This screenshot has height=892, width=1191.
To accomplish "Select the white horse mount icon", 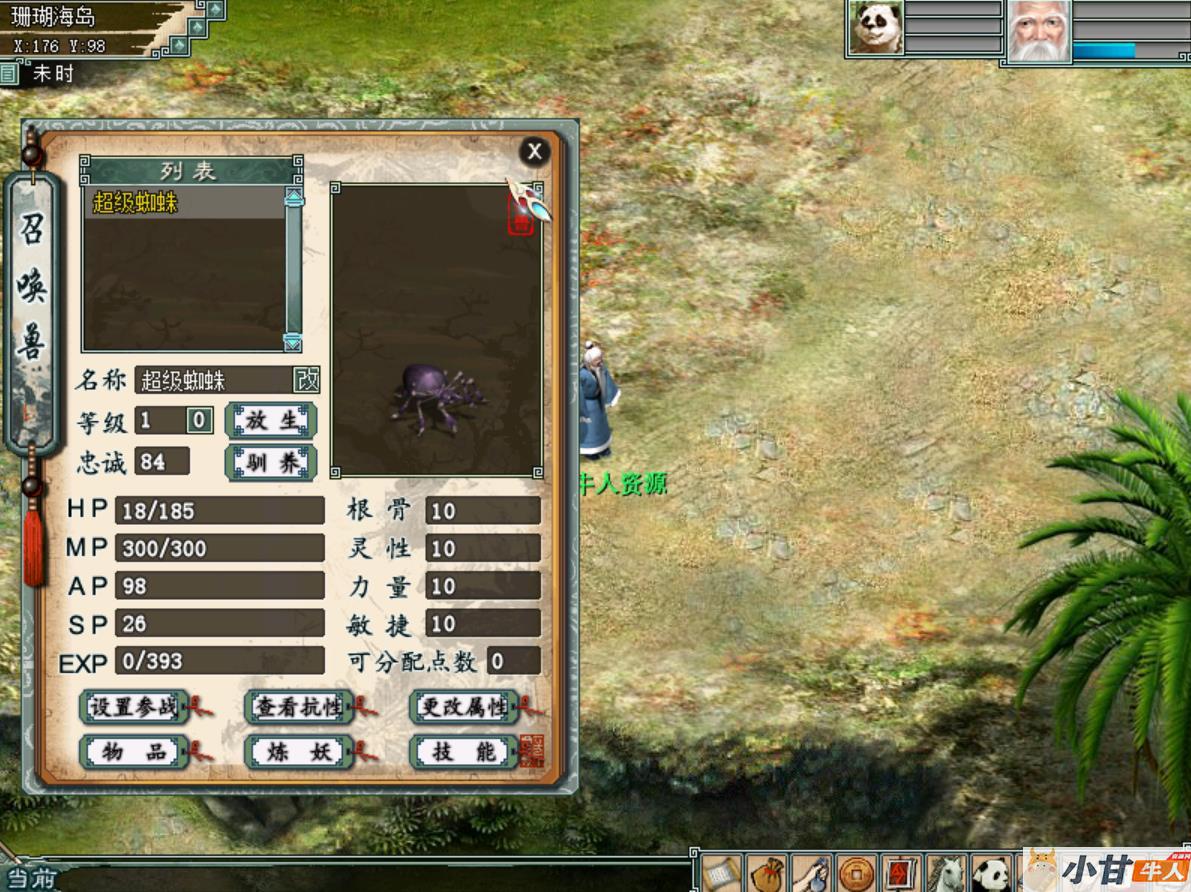I will [x=945, y=874].
